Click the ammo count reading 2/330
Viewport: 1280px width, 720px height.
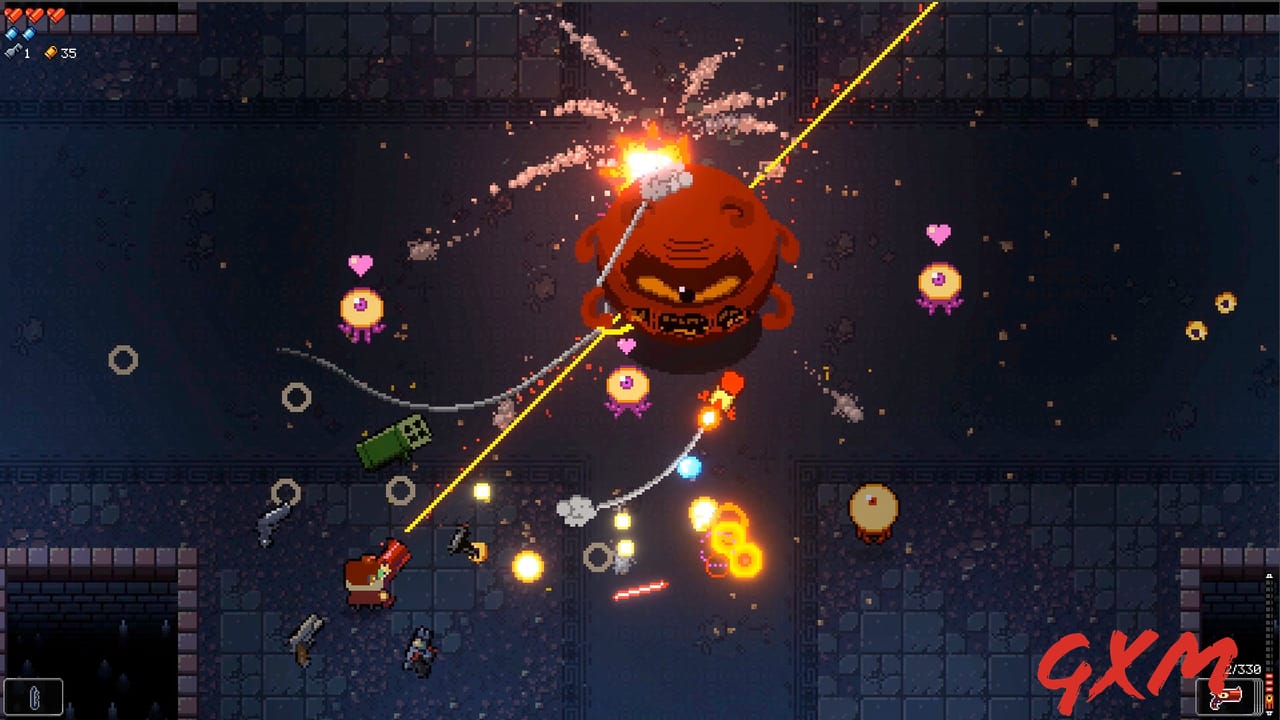tap(1243, 668)
